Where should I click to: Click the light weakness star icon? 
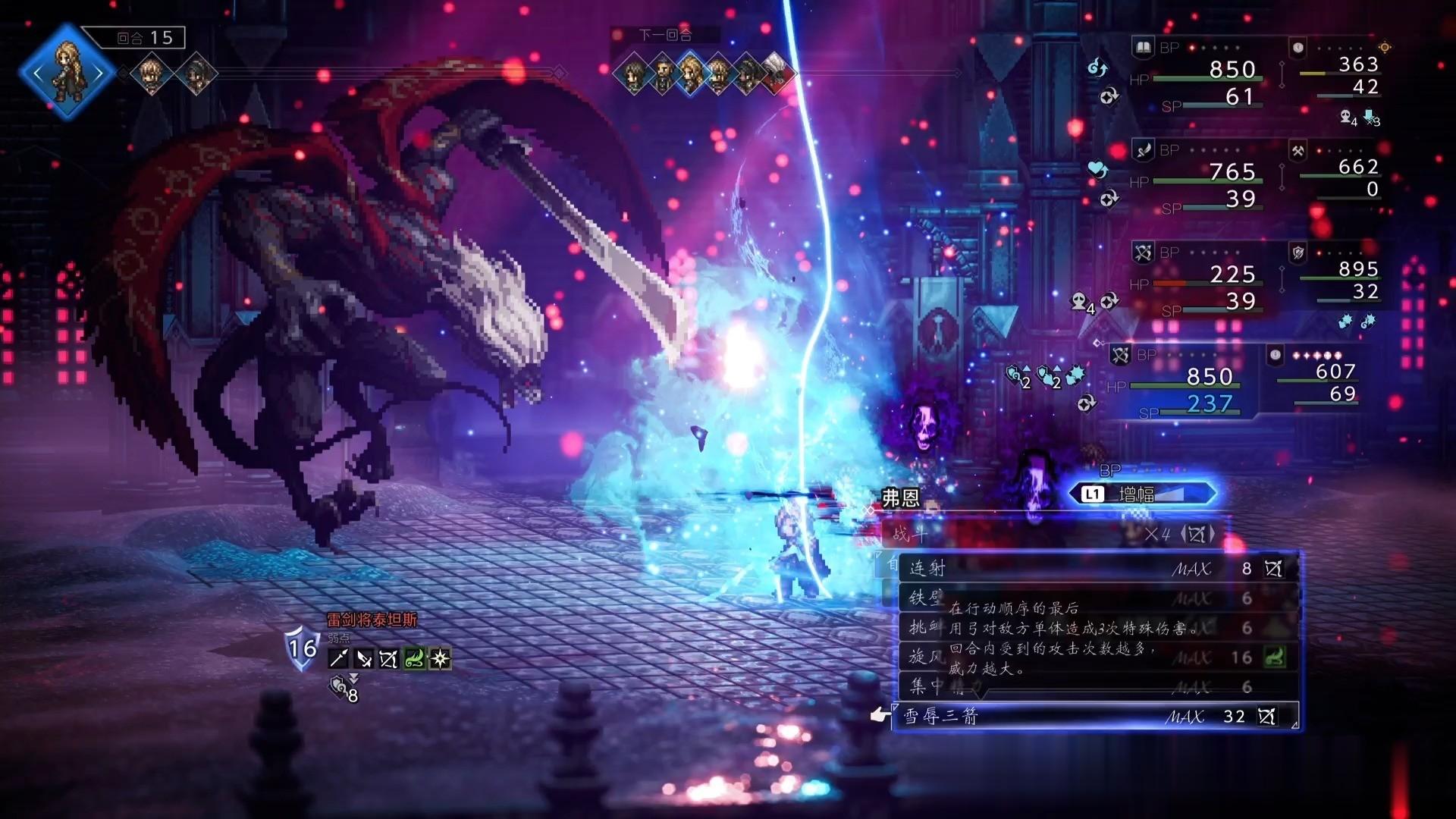tap(440, 659)
